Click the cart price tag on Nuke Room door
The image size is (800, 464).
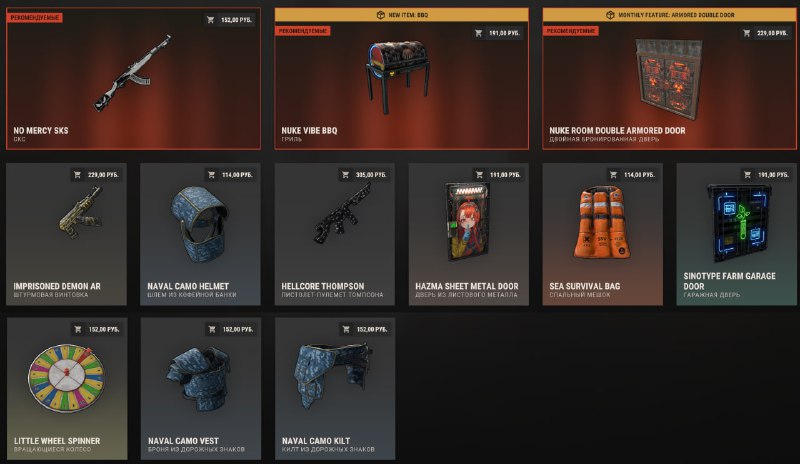tap(765, 33)
